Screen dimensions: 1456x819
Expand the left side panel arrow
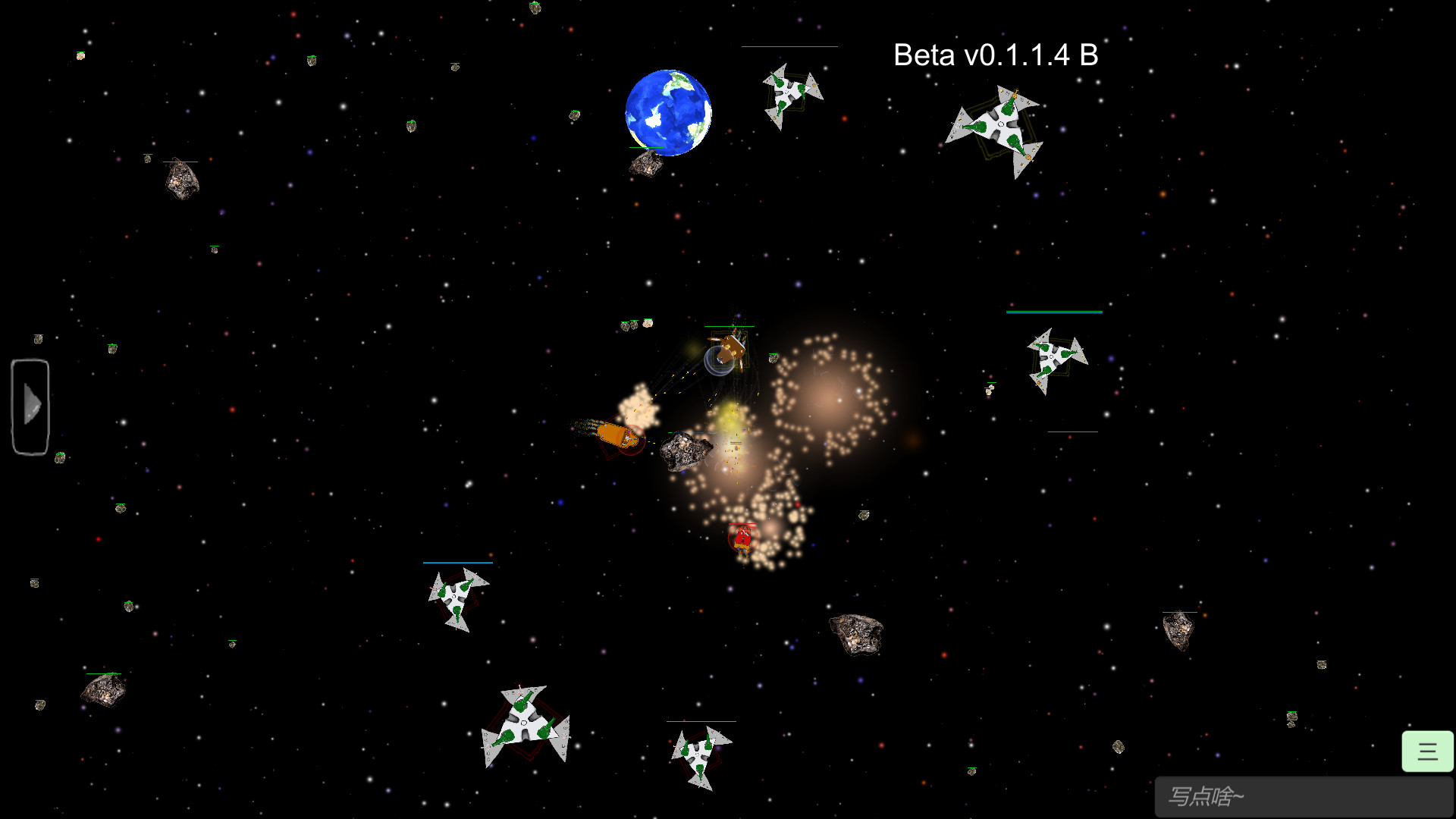tap(30, 406)
